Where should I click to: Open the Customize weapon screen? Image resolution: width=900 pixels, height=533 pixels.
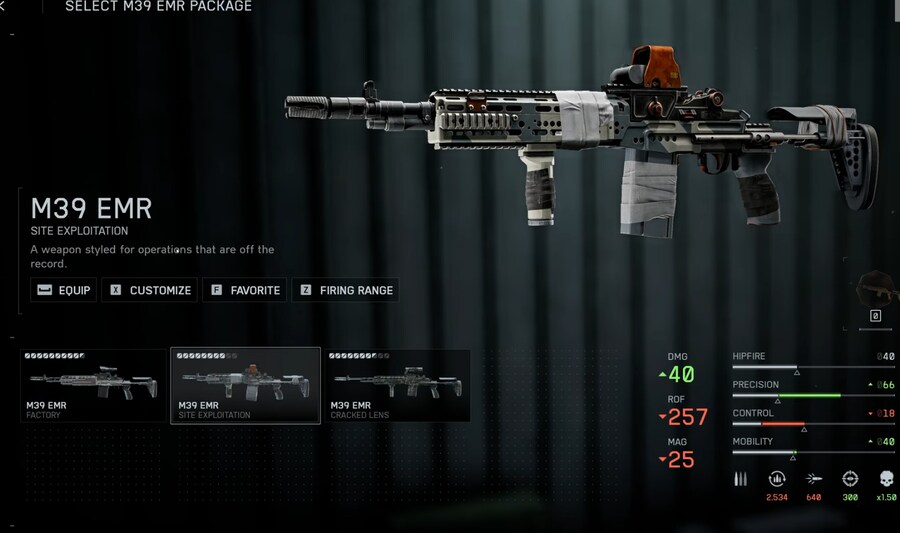coord(149,290)
